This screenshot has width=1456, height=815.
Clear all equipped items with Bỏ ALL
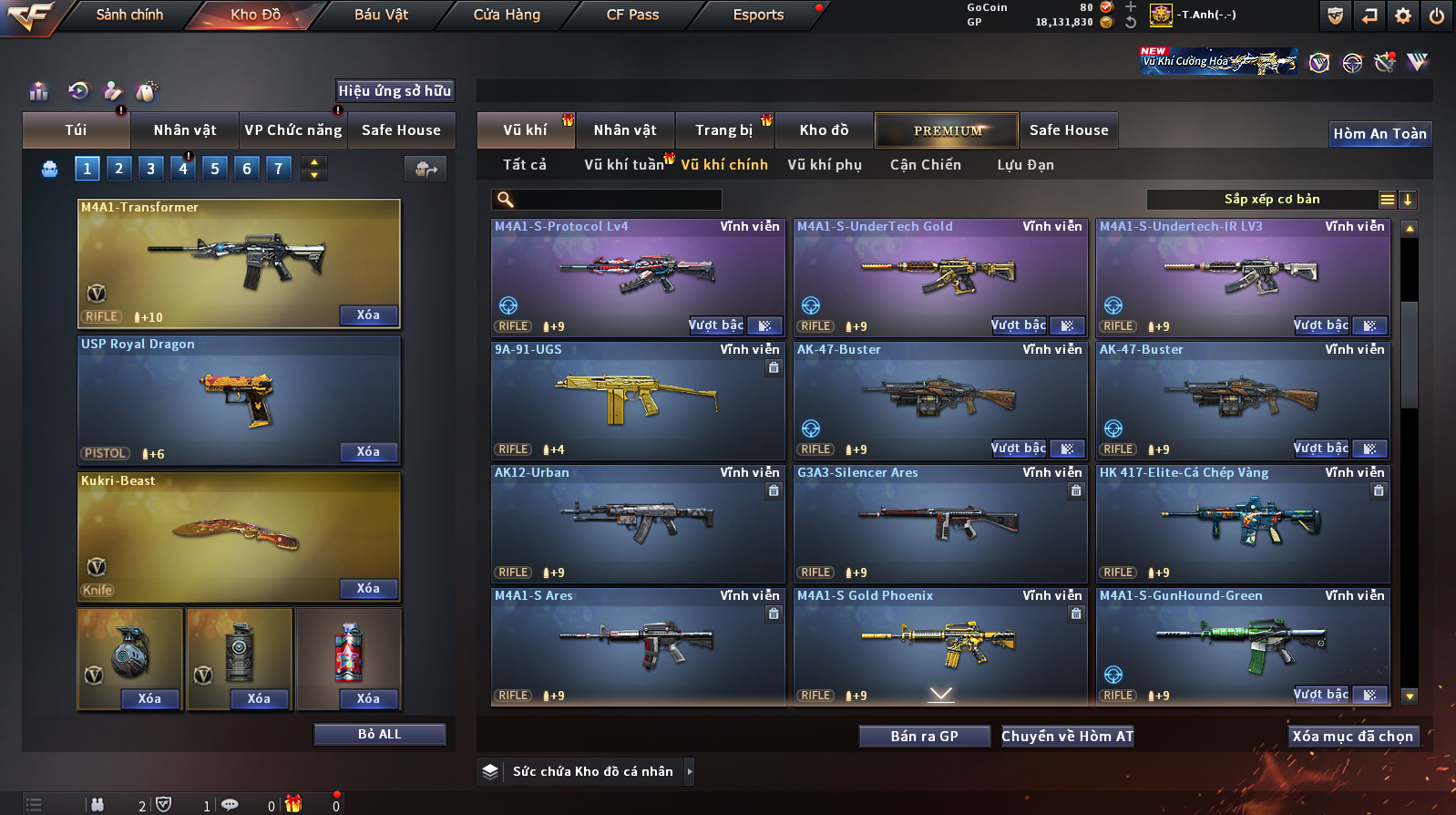(x=379, y=735)
